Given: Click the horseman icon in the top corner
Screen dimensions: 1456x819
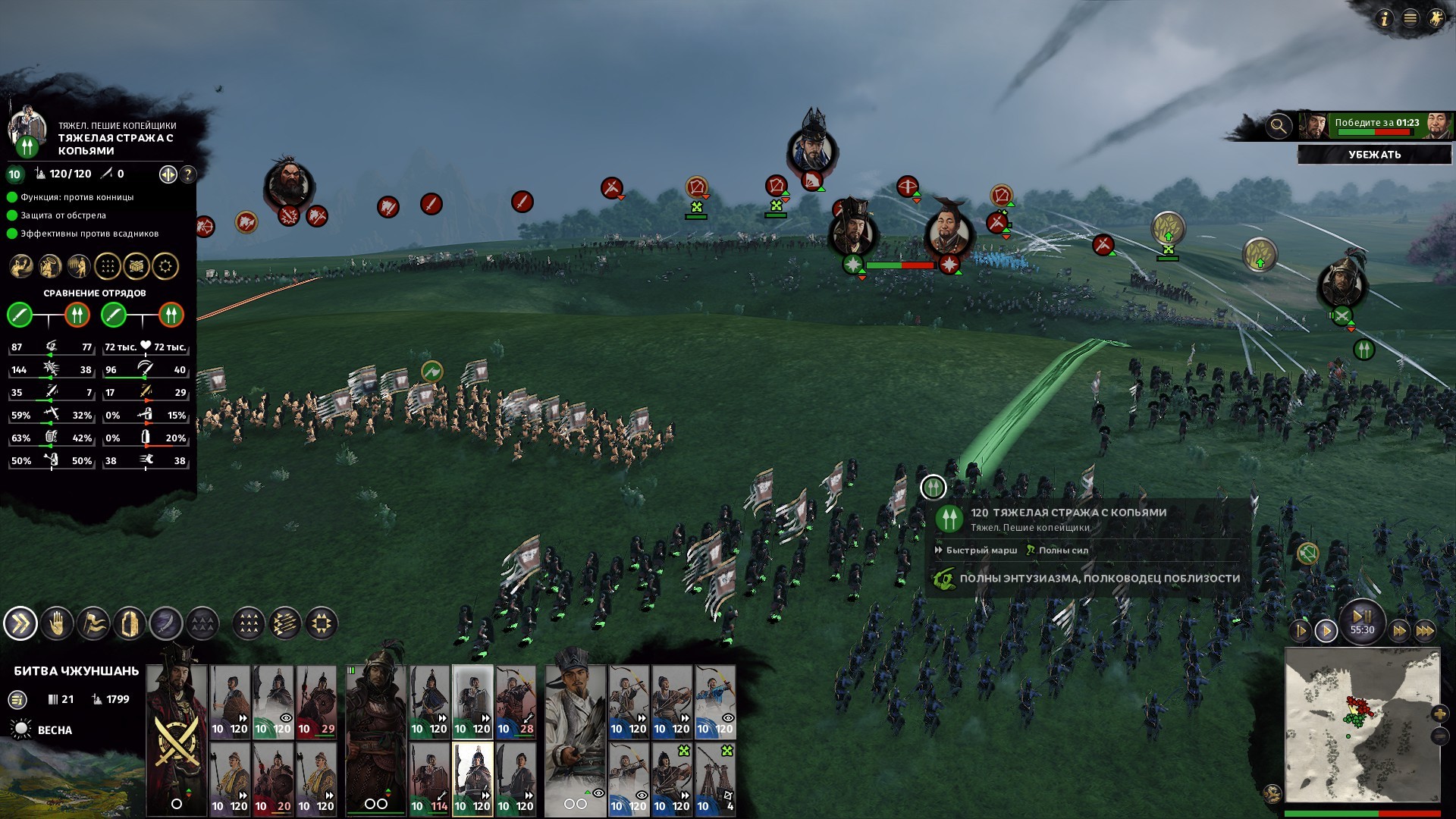Looking at the screenshot, I should [x=1436, y=18].
